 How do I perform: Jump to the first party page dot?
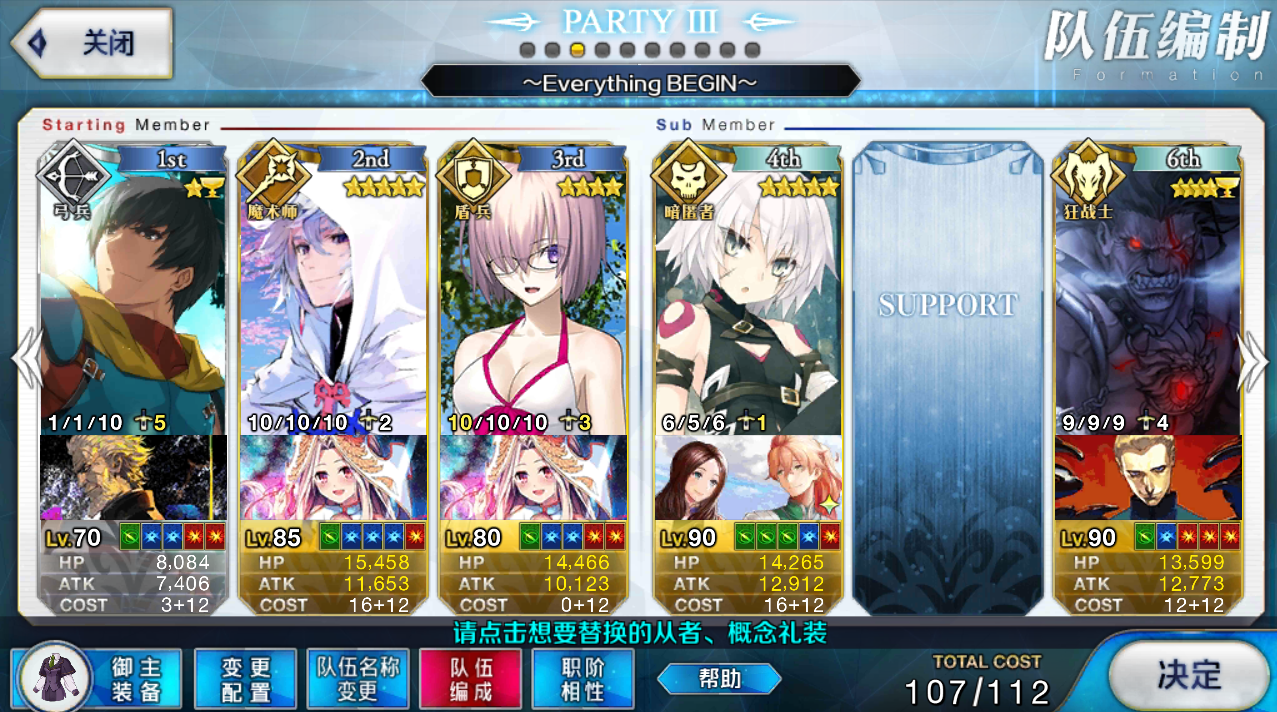526,50
